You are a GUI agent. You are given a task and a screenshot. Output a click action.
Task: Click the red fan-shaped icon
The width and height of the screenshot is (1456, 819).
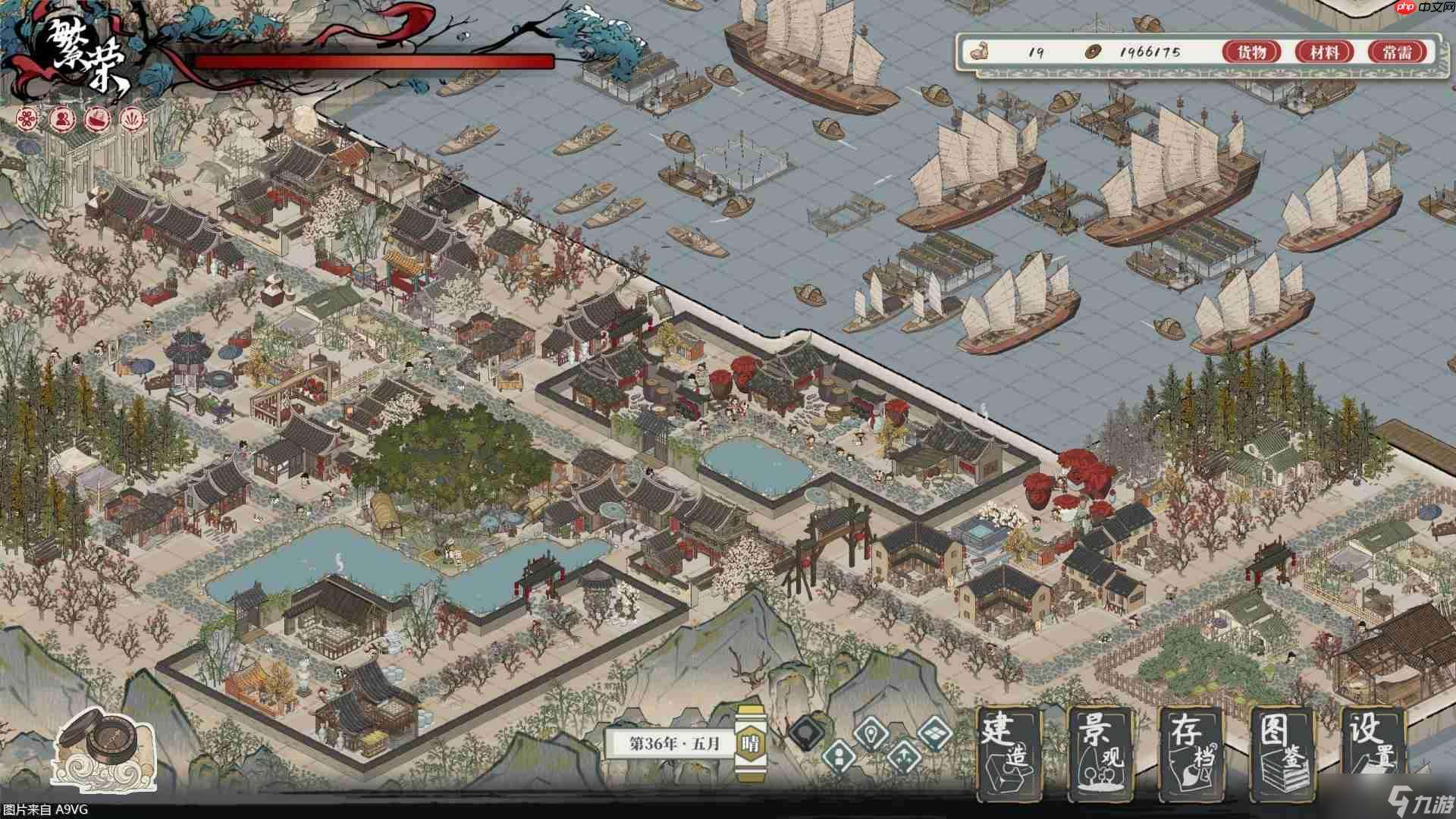coord(132,118)
